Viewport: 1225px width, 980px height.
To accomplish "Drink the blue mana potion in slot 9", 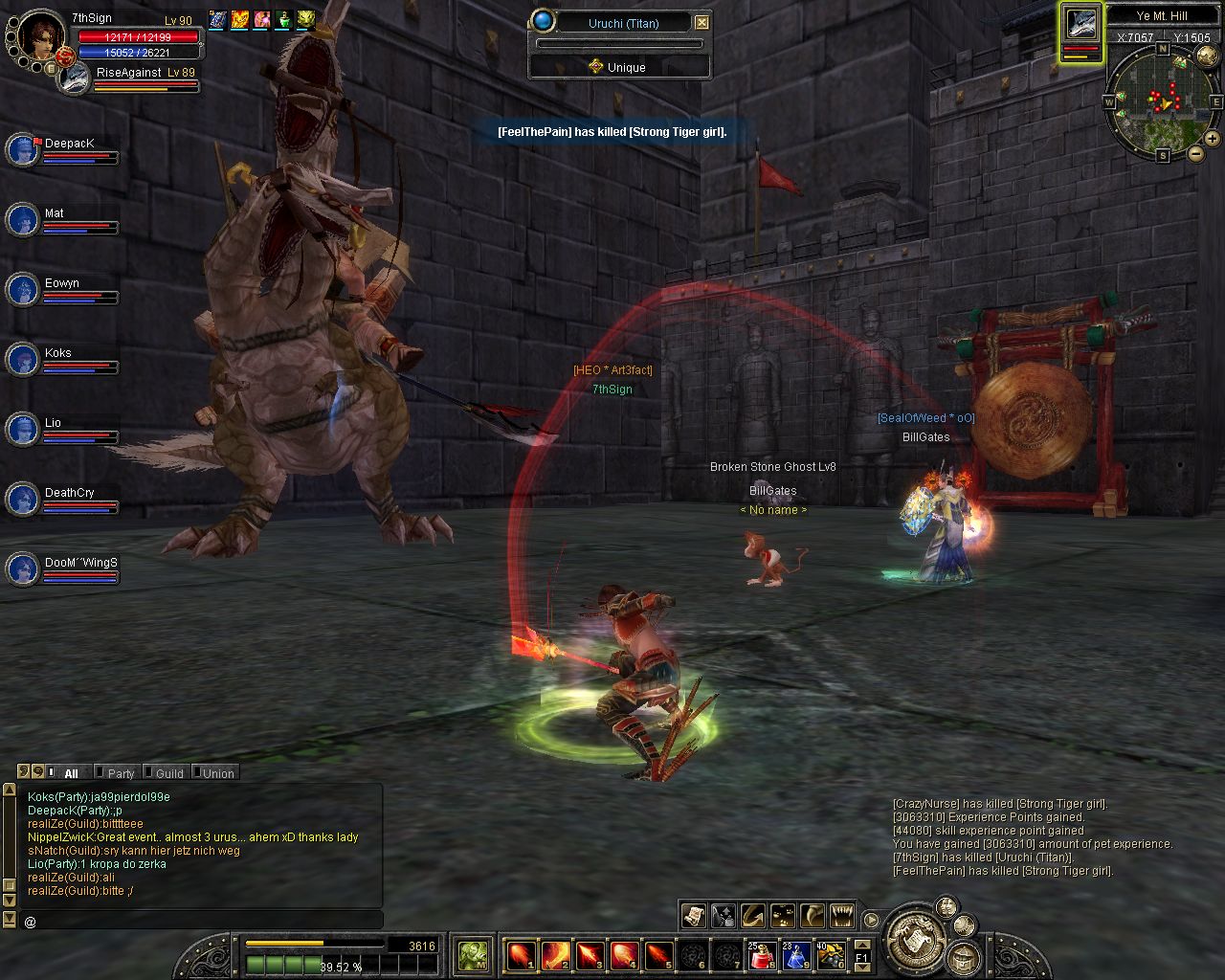I will click(x=796, y=954).
